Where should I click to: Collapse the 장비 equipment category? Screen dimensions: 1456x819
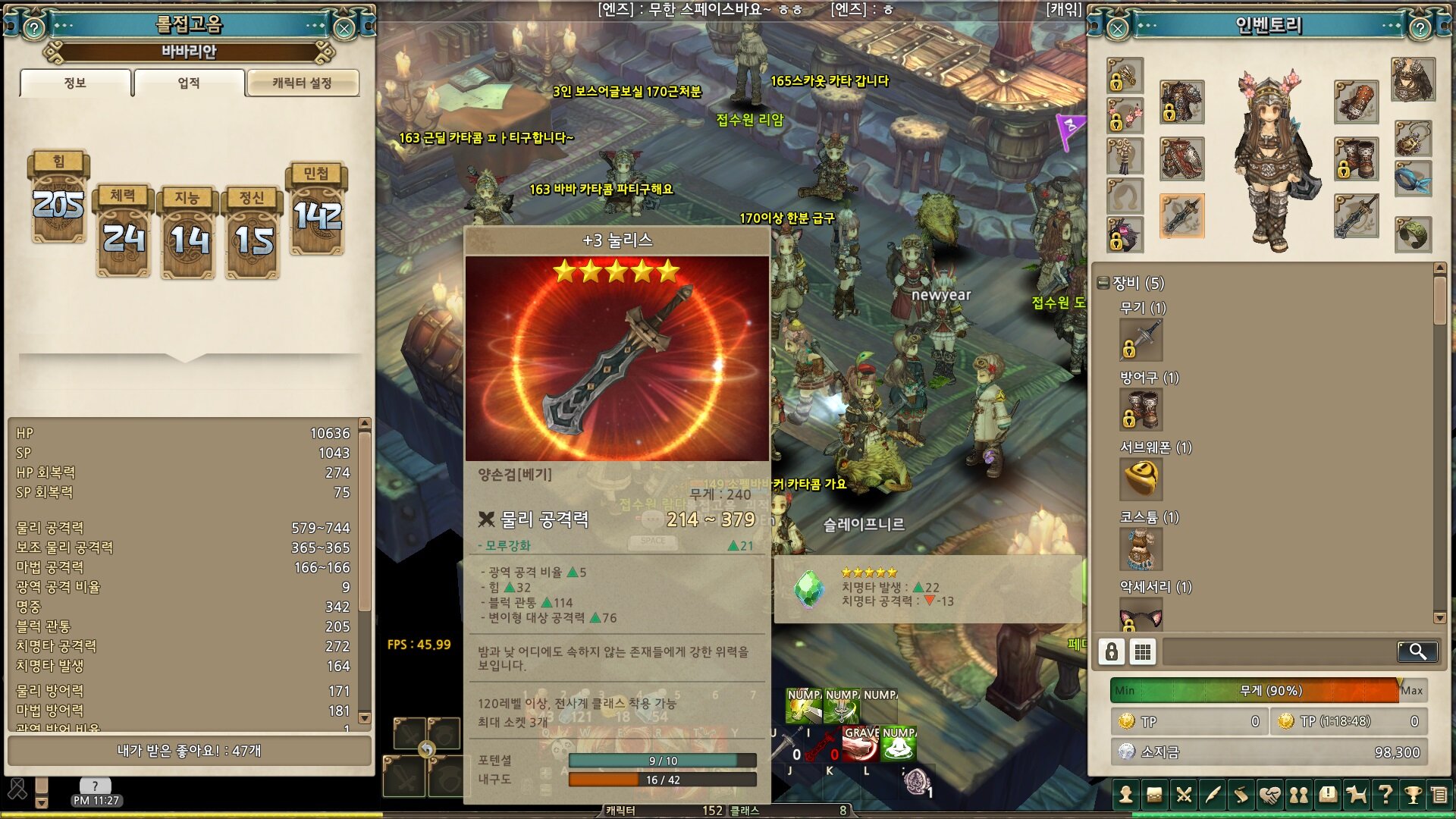pyautogui.click(x=1104, y=284)
